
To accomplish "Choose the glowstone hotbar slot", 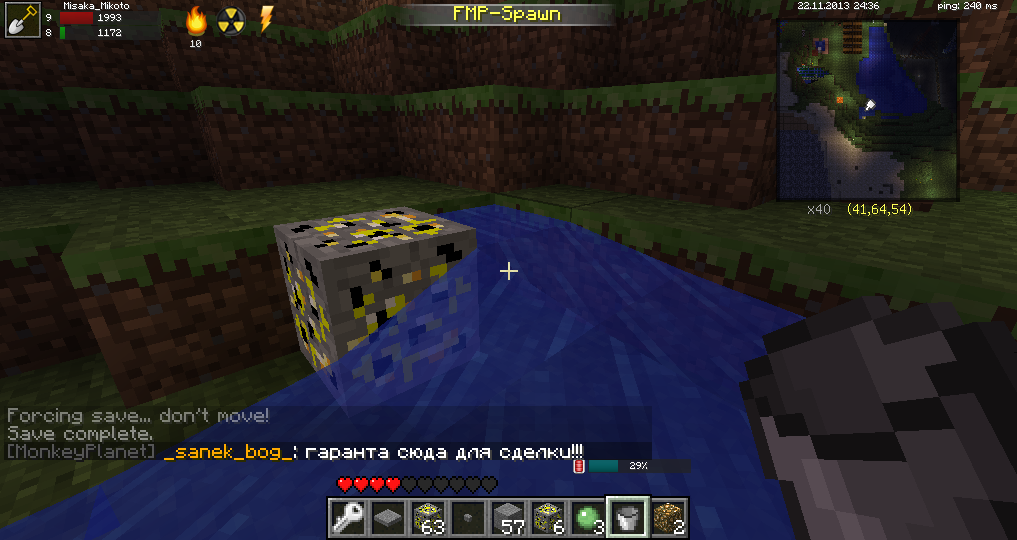I will coord(668,517).
